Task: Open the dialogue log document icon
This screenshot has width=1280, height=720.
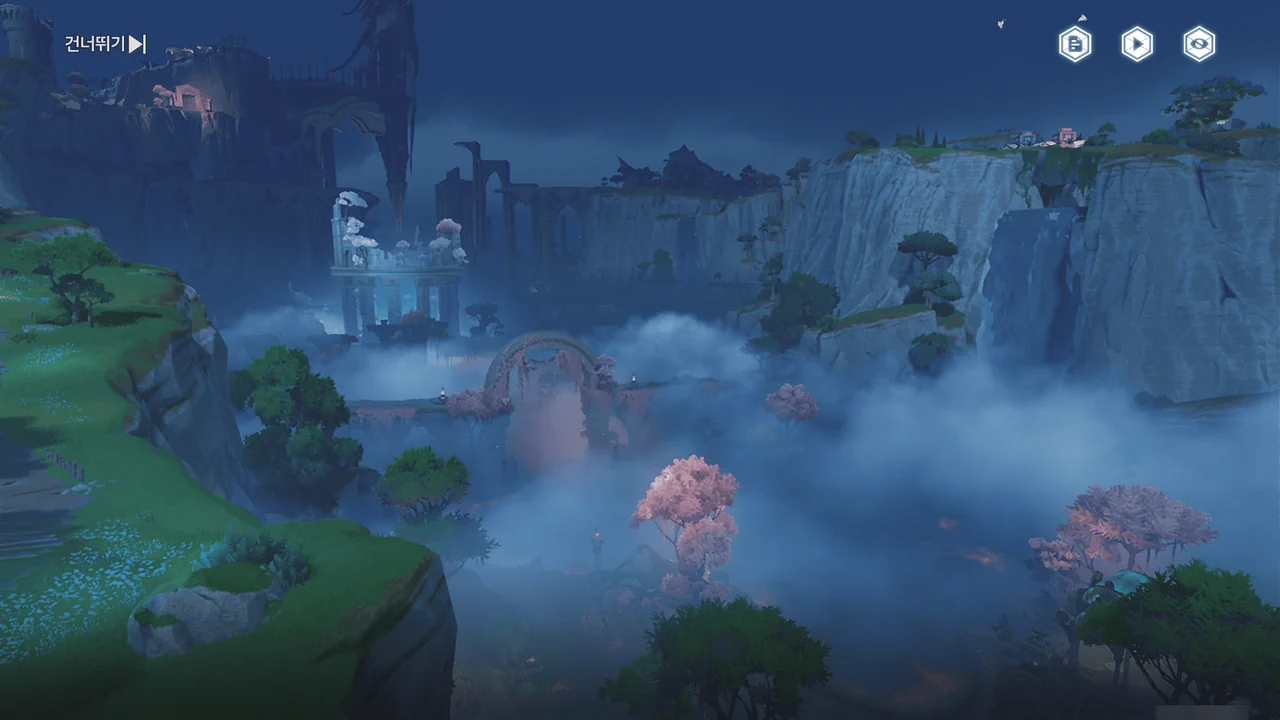Action: [1075, 44]
